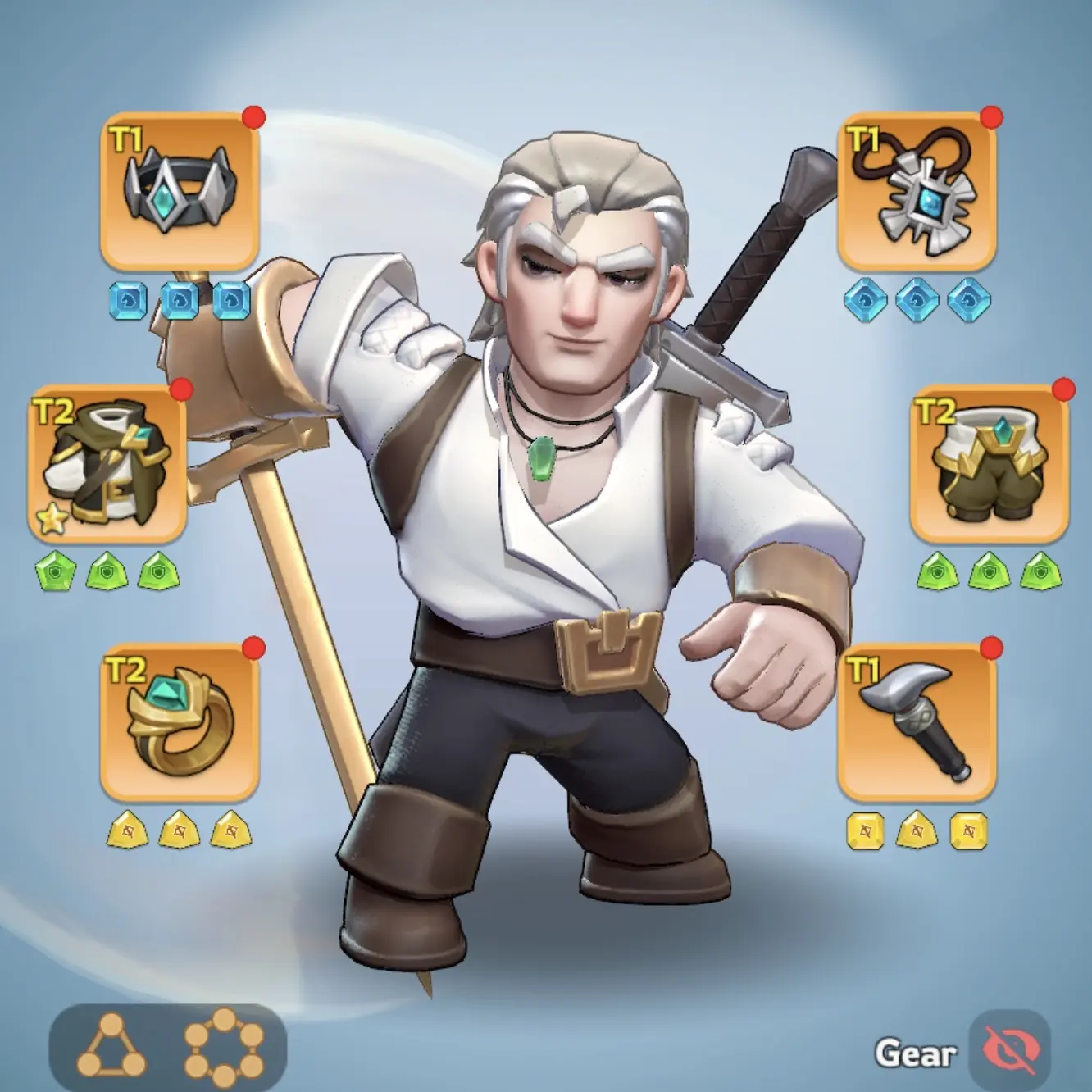Open the T1 silver amulet slot

click(x=917, y=191)
